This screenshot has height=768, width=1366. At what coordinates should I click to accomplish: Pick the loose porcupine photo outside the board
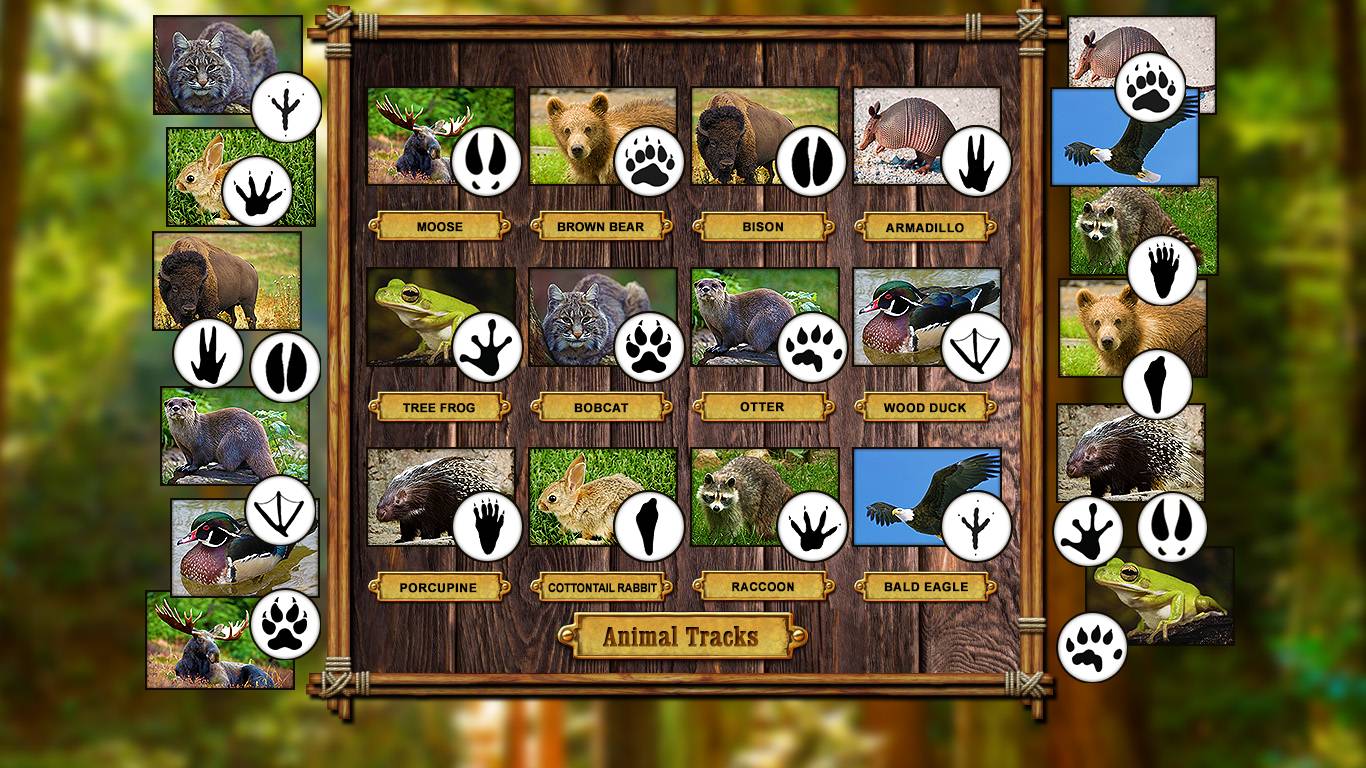(x=1115, y=450)
